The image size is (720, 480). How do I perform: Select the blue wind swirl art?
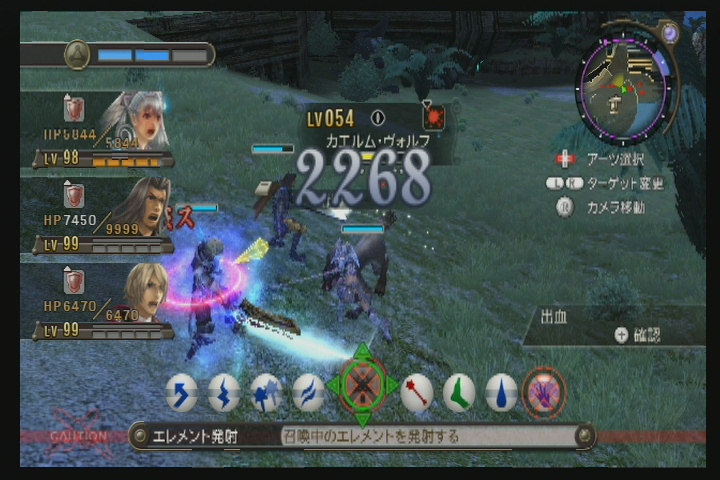(x=308, y=393)
